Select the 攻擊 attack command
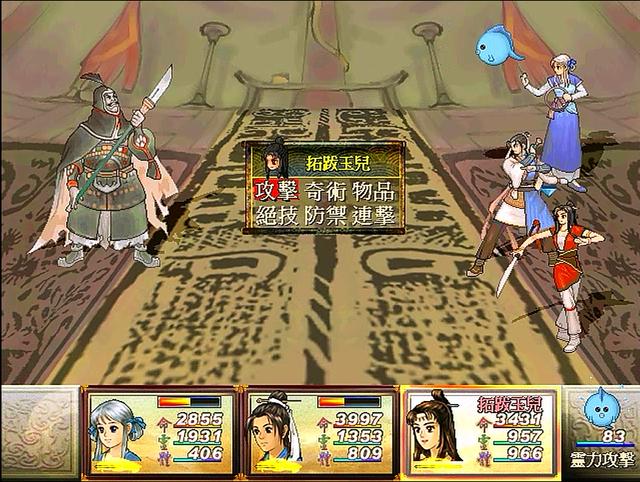The height and width of the screenshot is (482, 640). click(x=275, y=190)
